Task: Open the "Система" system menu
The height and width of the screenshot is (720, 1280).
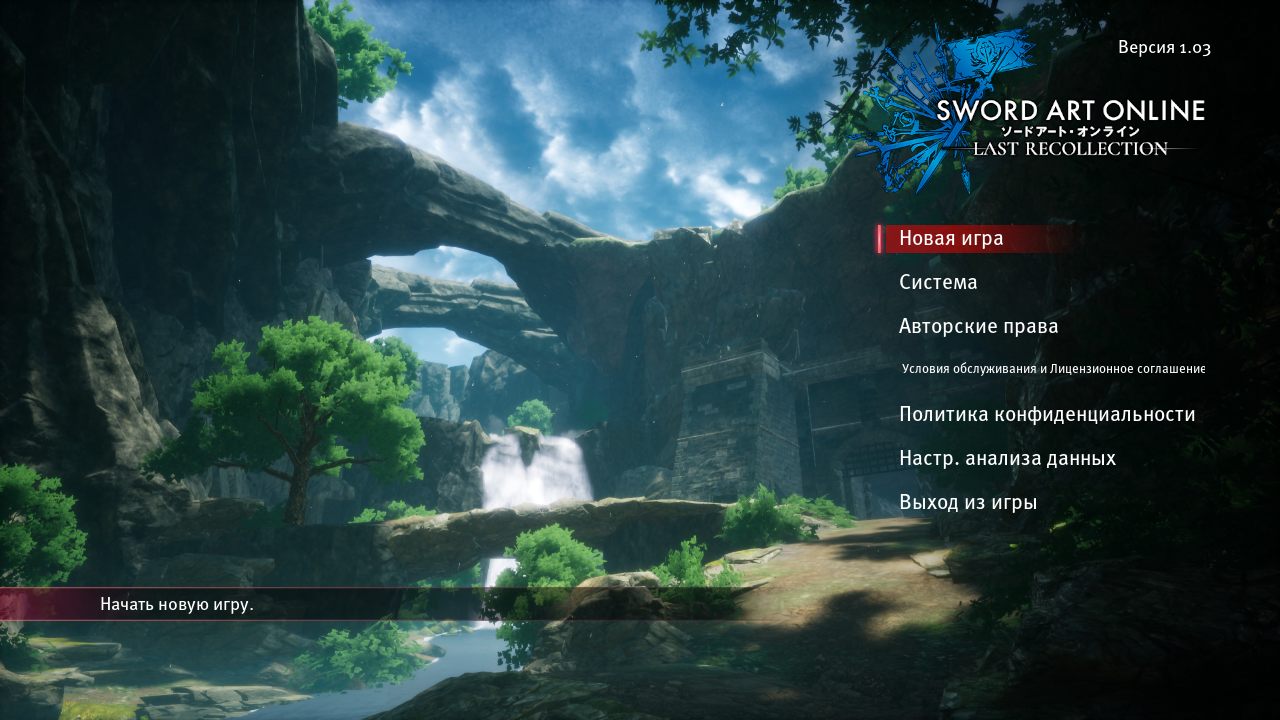Action: pos(938,282)
